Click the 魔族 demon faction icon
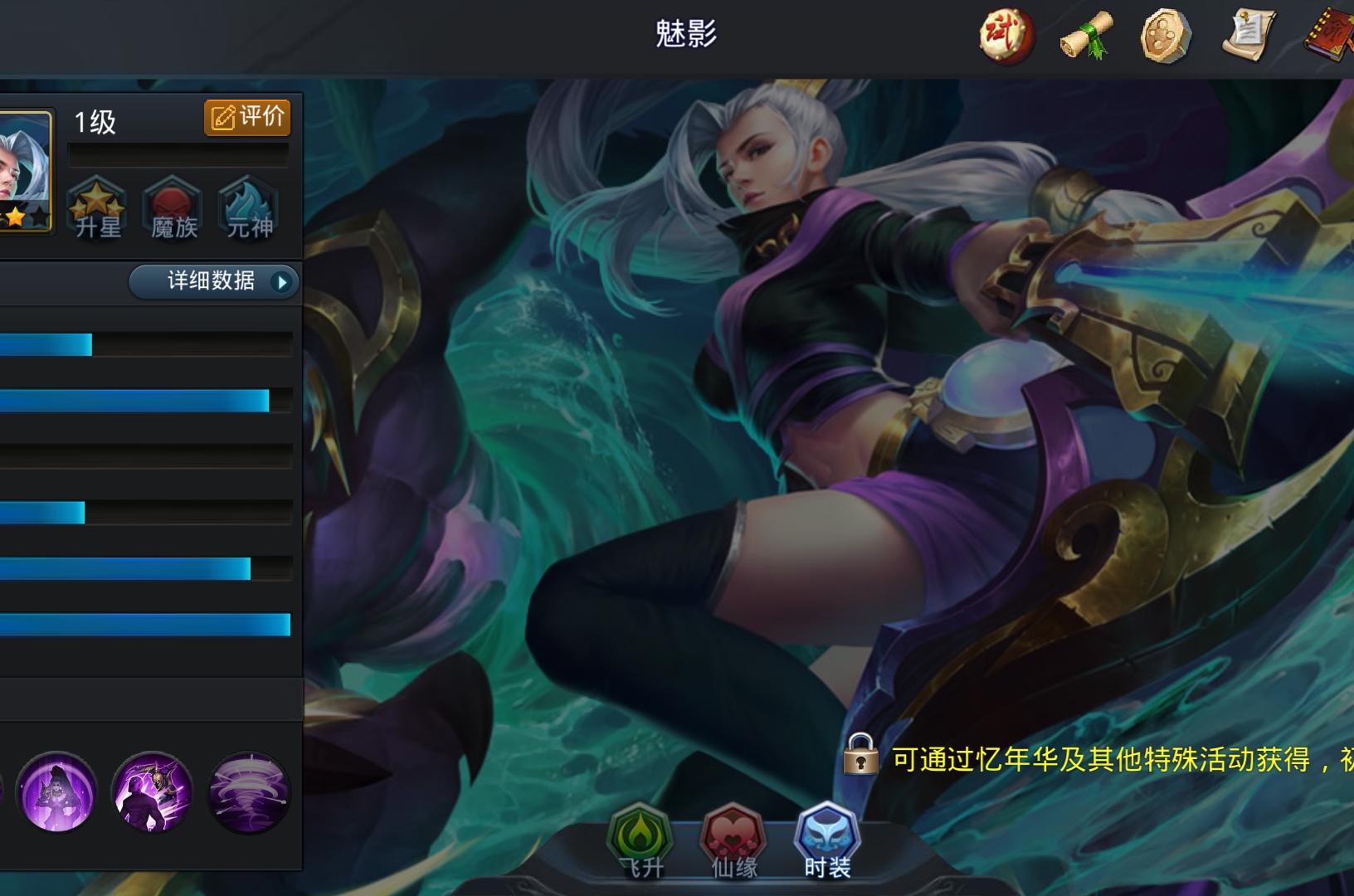Viewport: 1354px width, 896px height. [173, 209]
